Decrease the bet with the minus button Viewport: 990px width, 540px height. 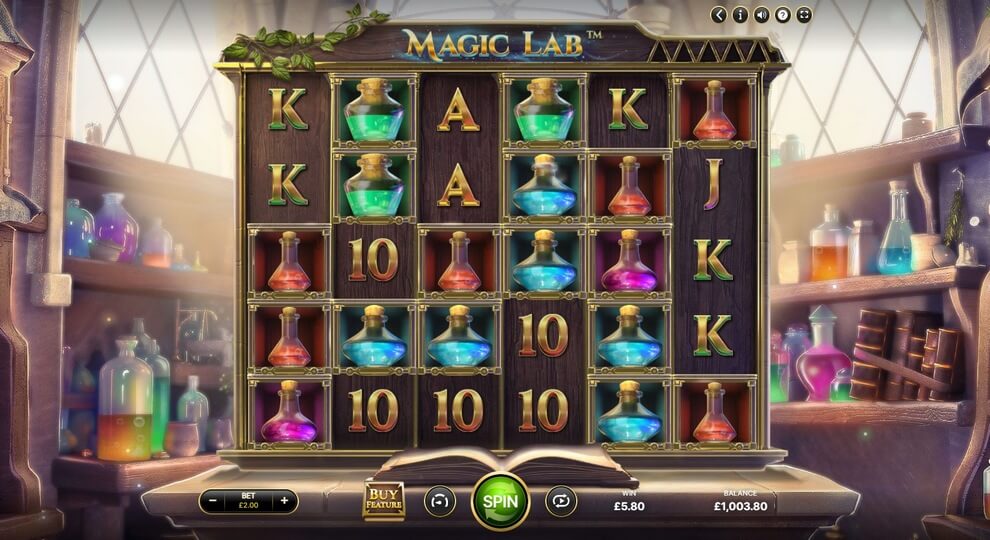point(212,501)
